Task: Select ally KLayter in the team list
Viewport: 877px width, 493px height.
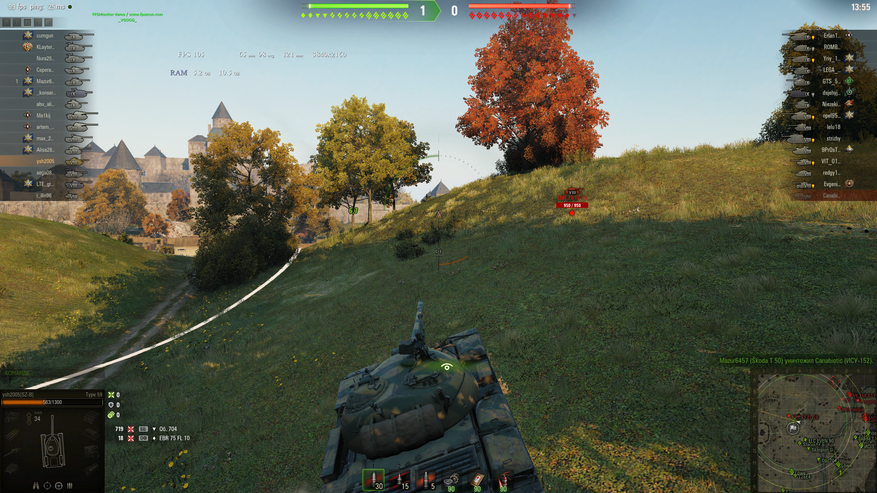Action: point(45,47)
